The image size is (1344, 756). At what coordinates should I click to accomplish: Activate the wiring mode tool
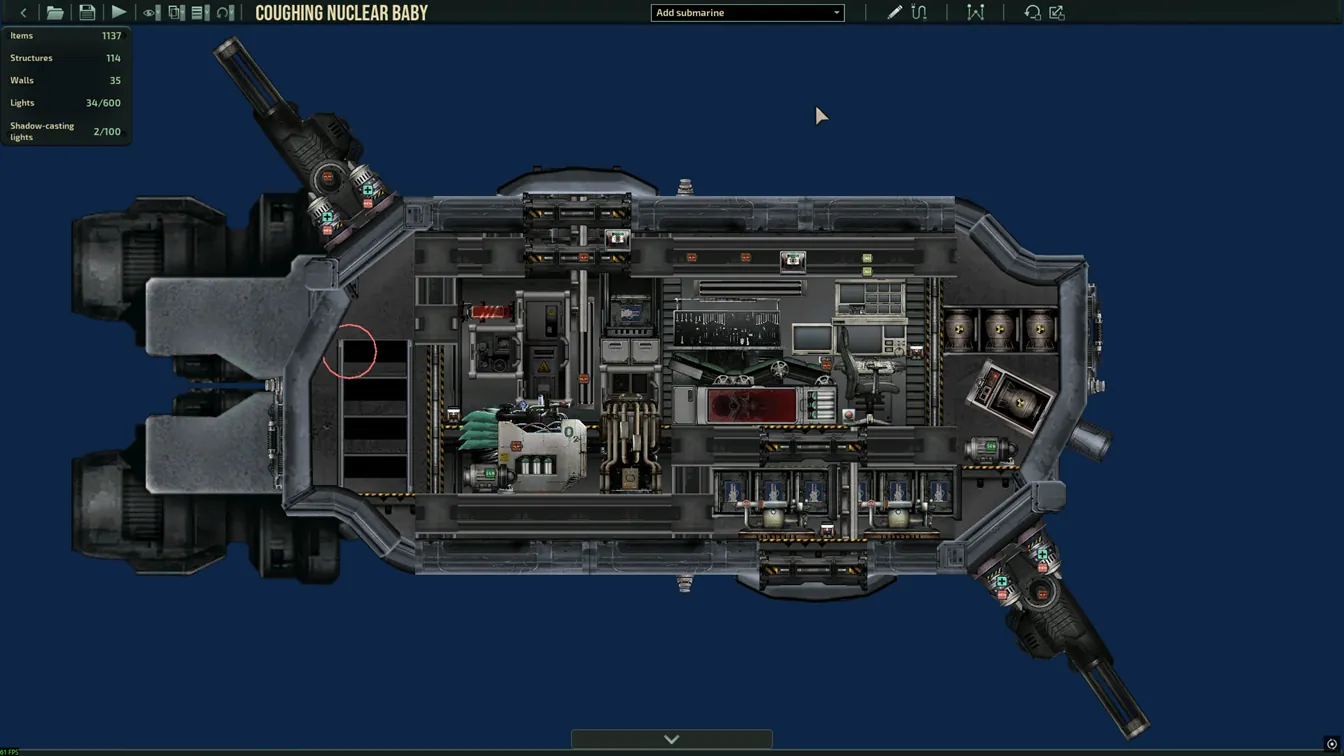(919, 13)
